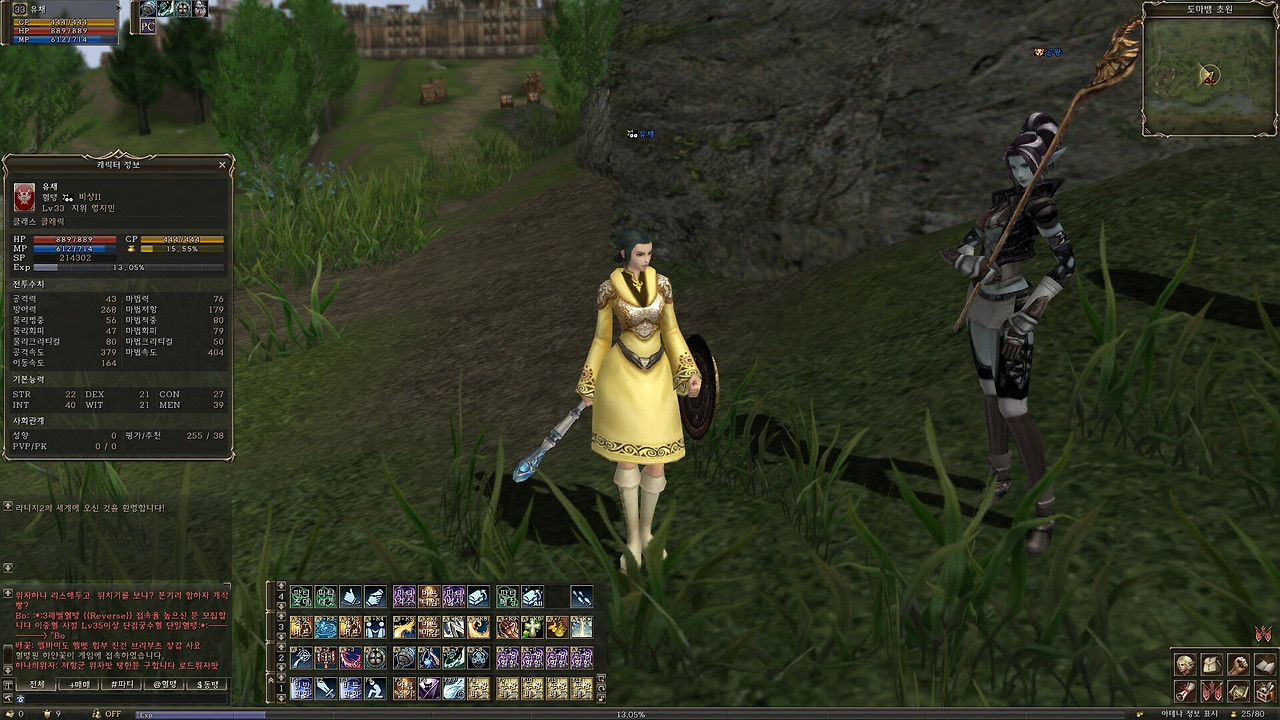This screenshot has width=1280, height=720.
Task: Open the skills book icon
Action: pos(1264,665)
